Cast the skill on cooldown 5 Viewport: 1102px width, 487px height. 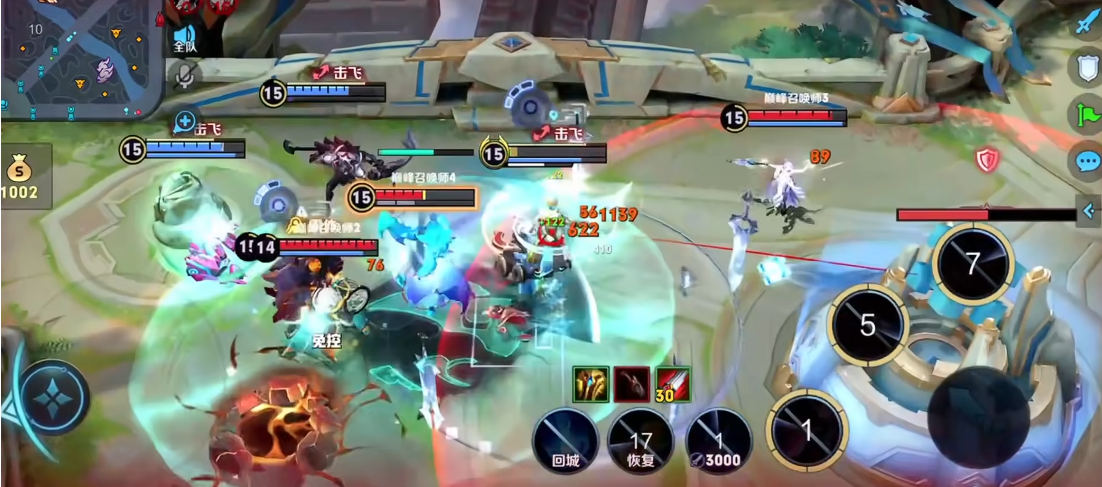(867, 325)
